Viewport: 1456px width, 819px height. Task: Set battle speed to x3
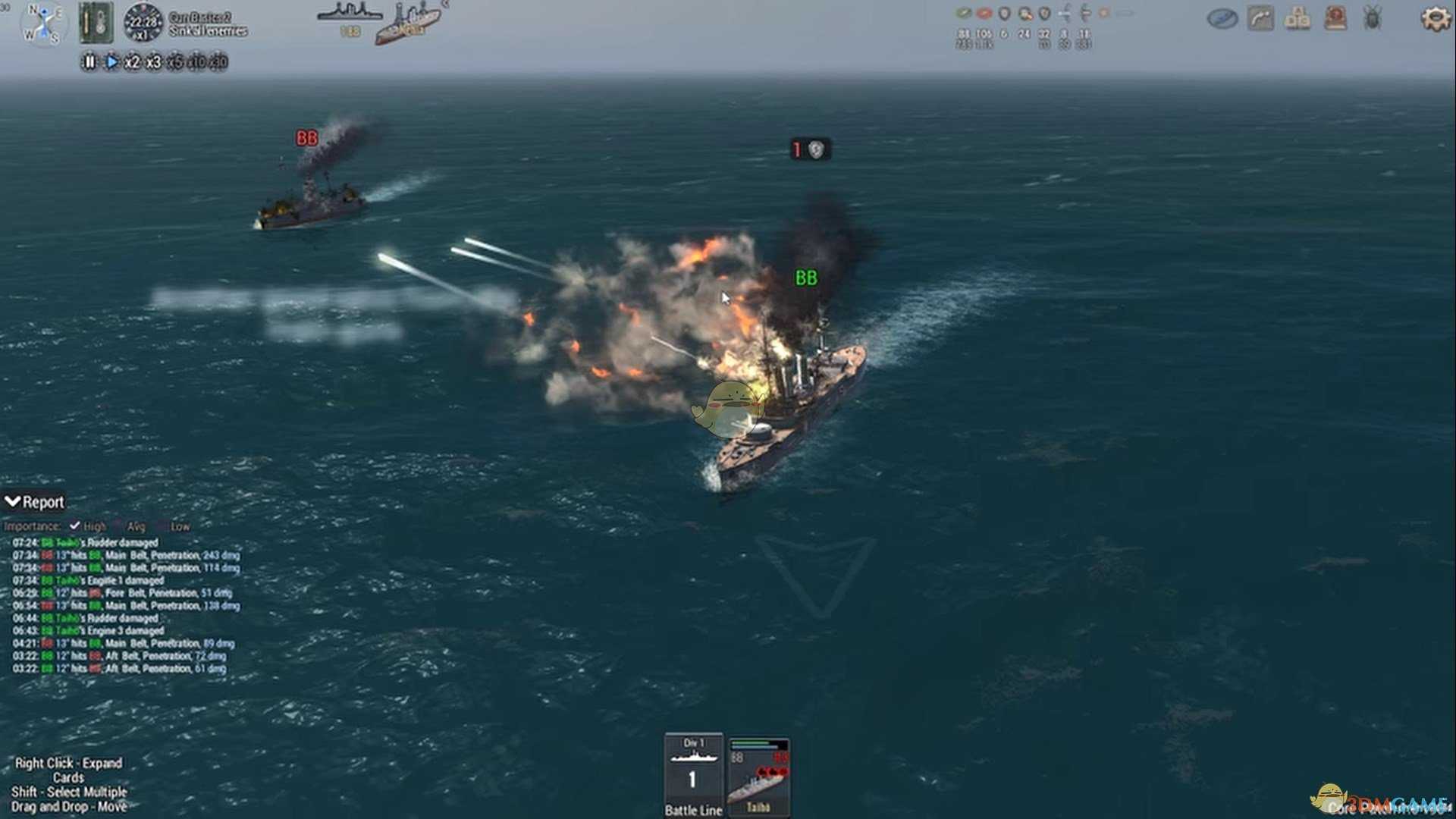[x=153, y=62]
